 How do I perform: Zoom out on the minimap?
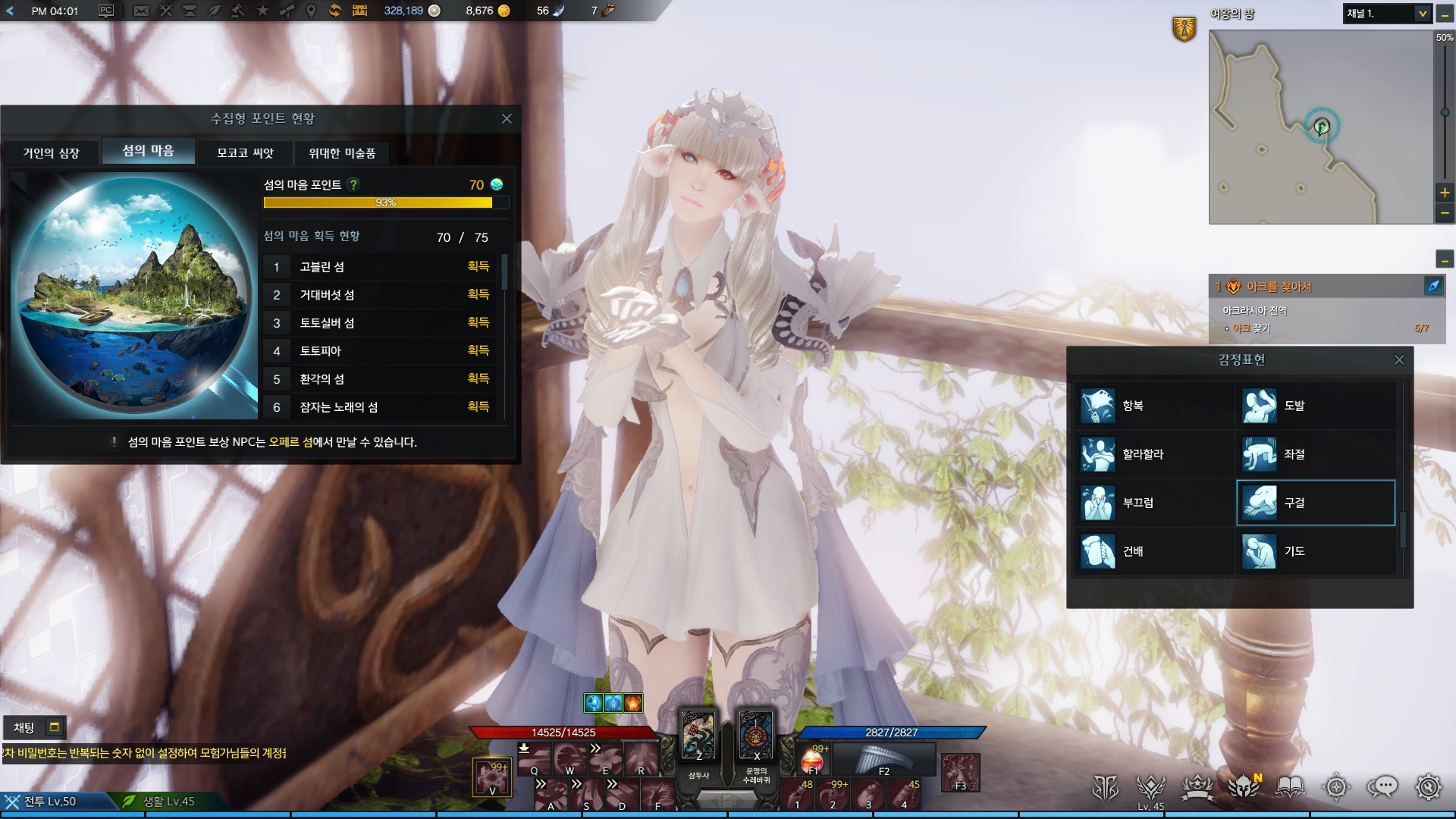click(1445, 214)
